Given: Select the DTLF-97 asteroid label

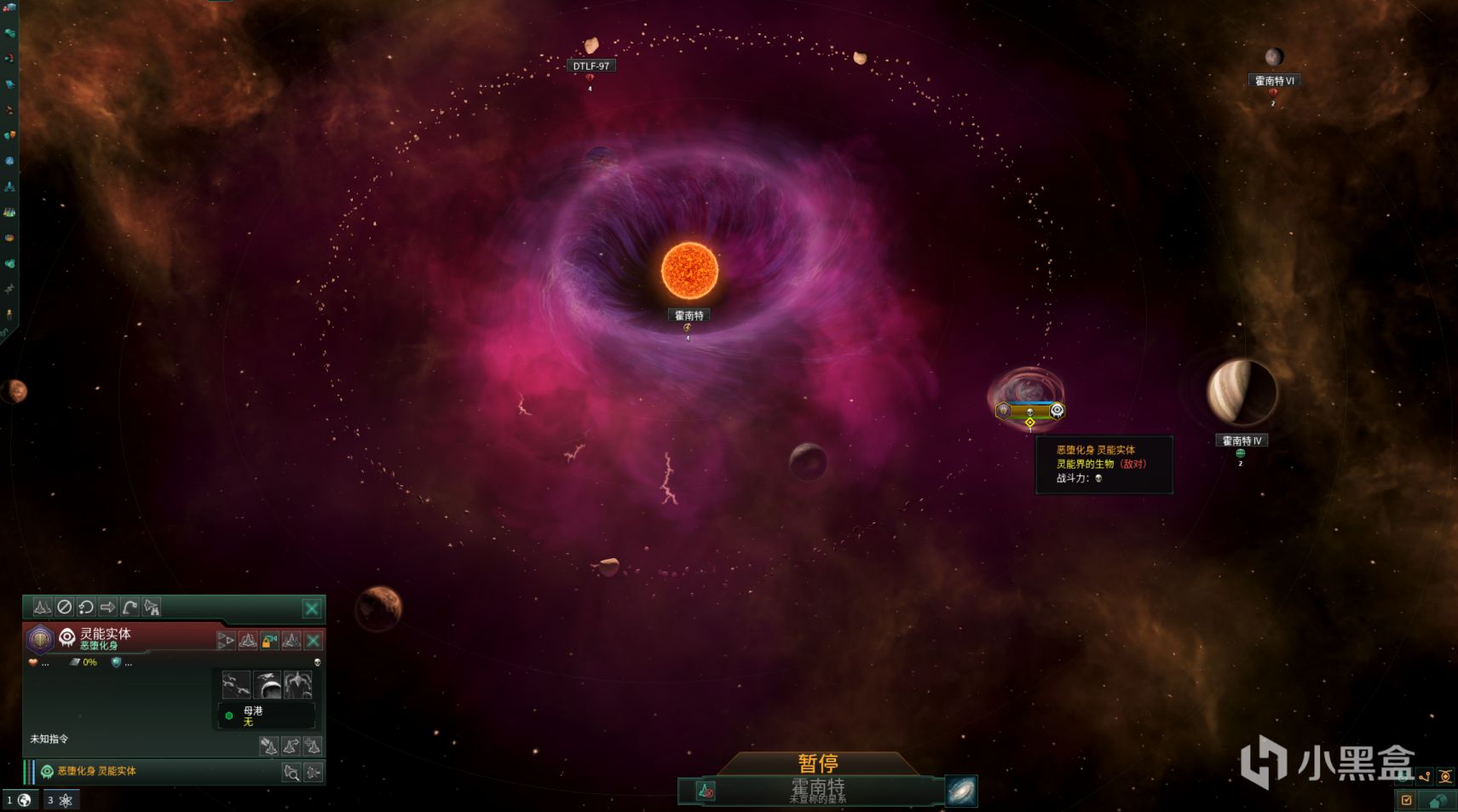Looking at the screenshot, I should coord(591,66).
